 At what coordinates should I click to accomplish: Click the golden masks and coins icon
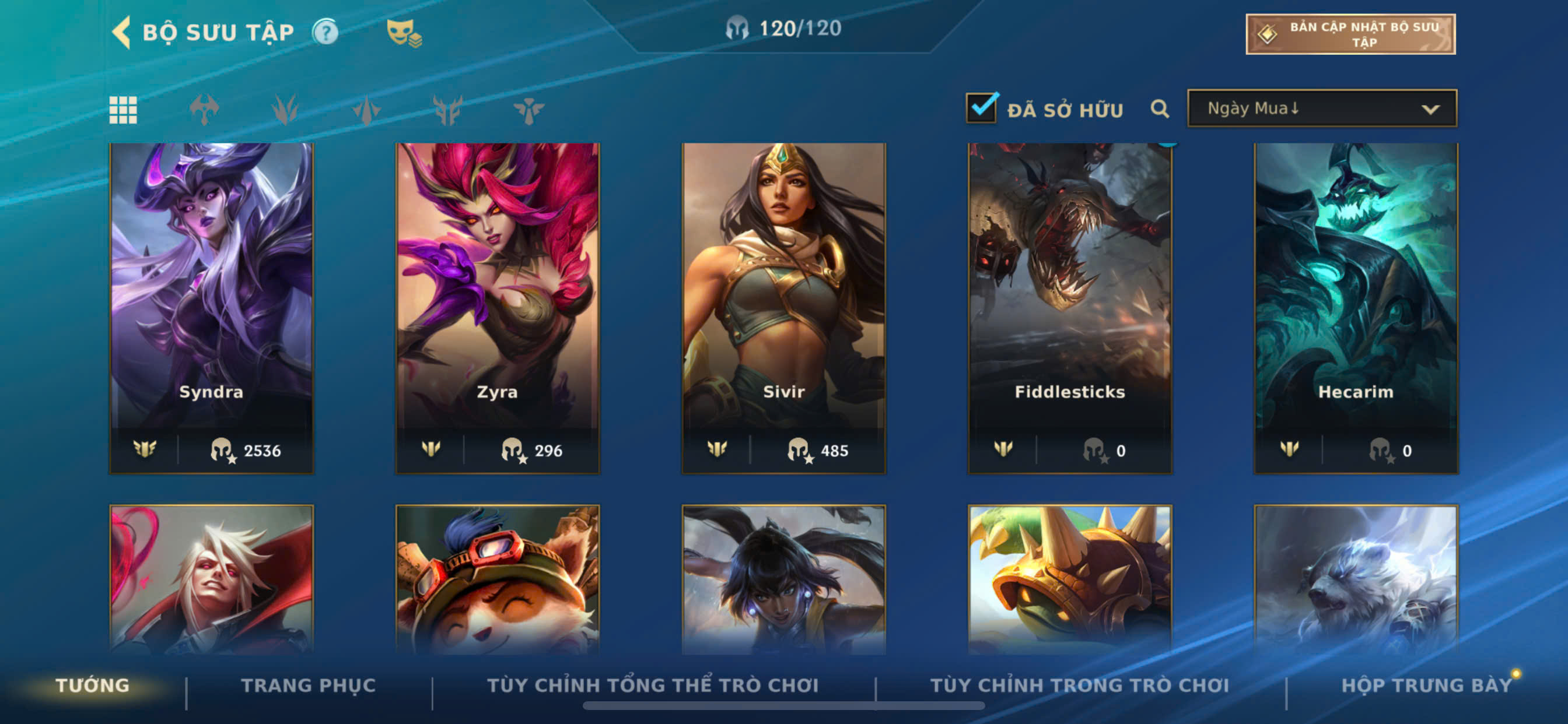click(404, 33)
